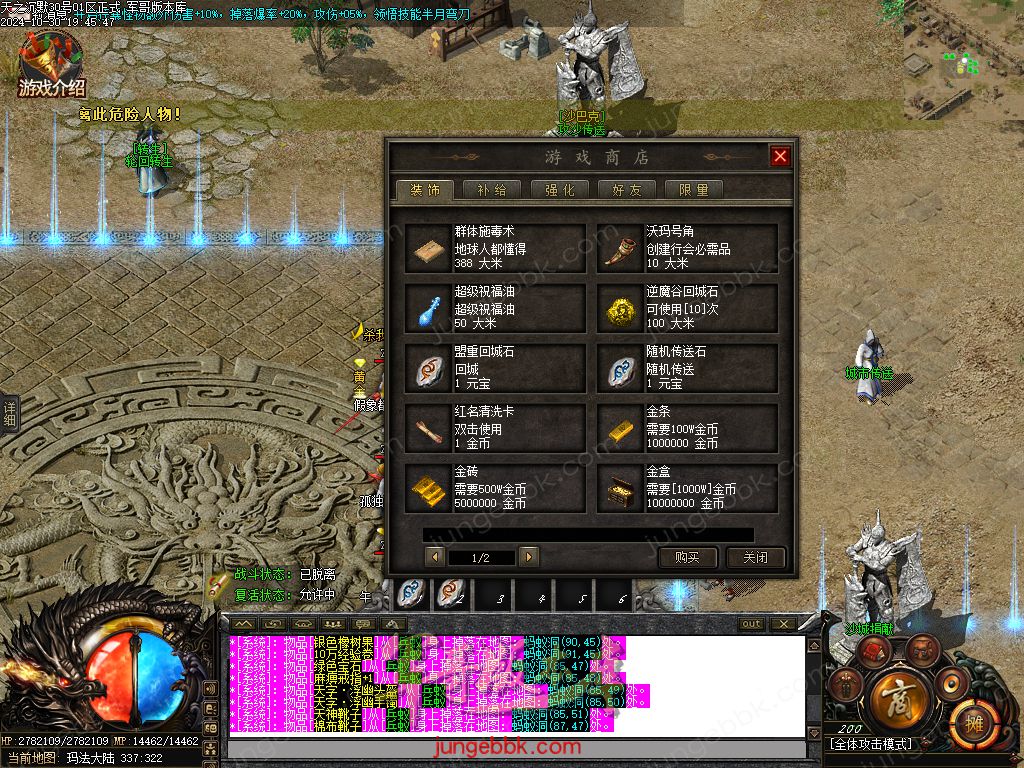
Task: Click the 关闭 close button
Action: tap(755, 558)
